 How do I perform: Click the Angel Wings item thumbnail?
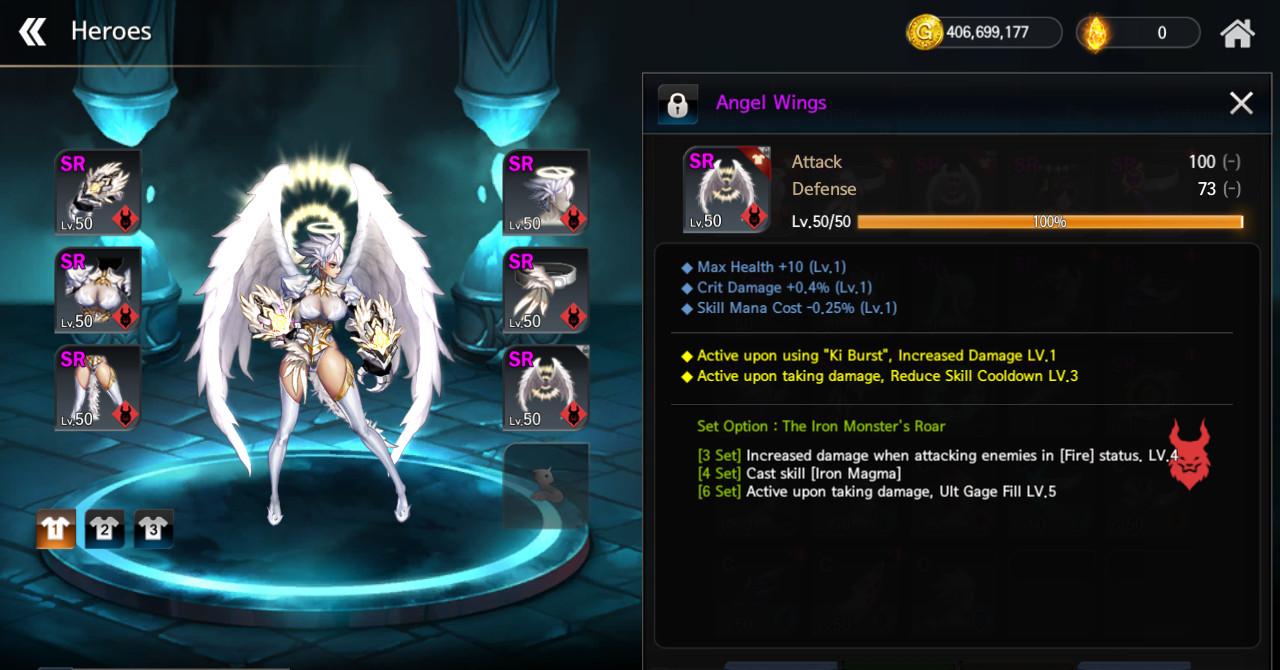(x=726, y=190)
